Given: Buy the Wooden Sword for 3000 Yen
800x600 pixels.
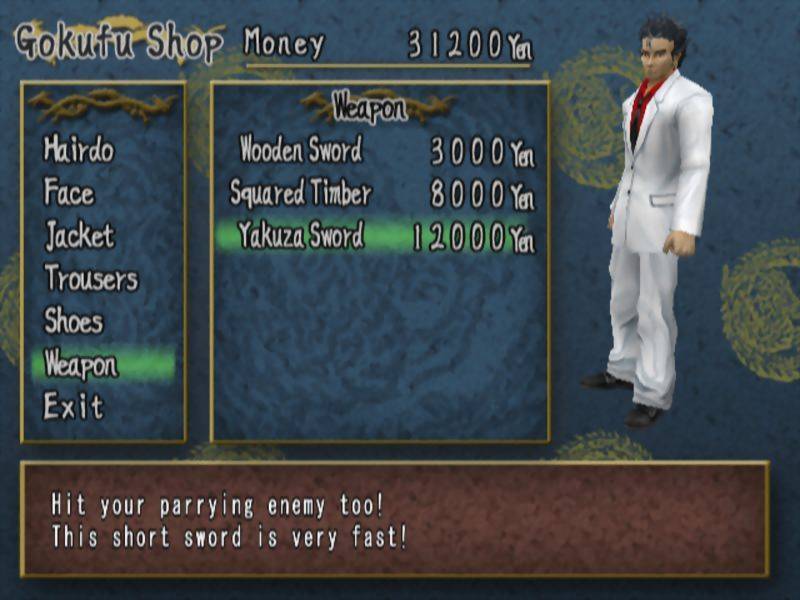Looking at the screenshot, I should click(301, 151).
